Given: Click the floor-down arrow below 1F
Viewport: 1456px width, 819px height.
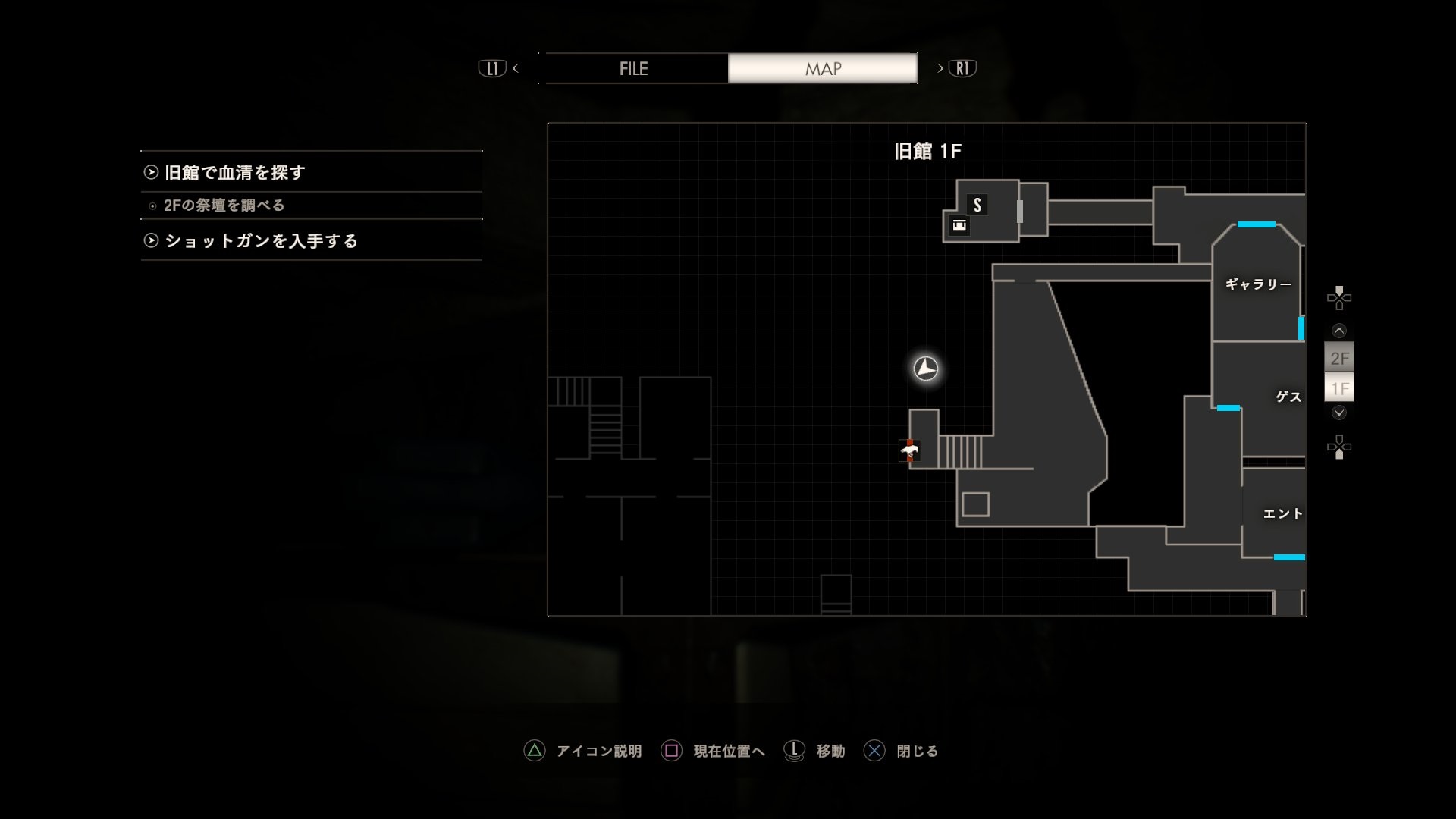Looking at the screenshot, I should (x=1339, y=413).
